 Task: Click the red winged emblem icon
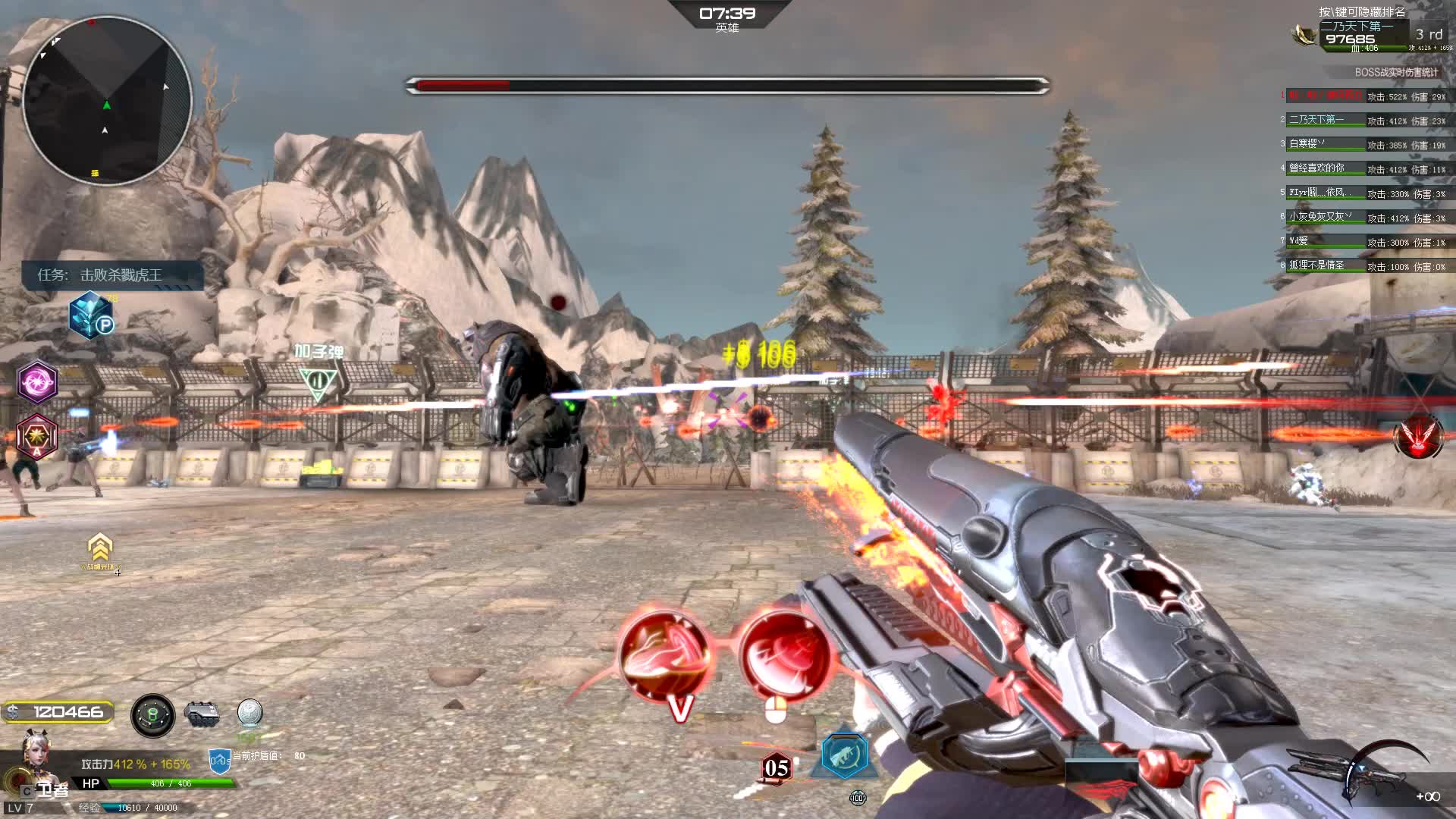(x=1417, y=436)
